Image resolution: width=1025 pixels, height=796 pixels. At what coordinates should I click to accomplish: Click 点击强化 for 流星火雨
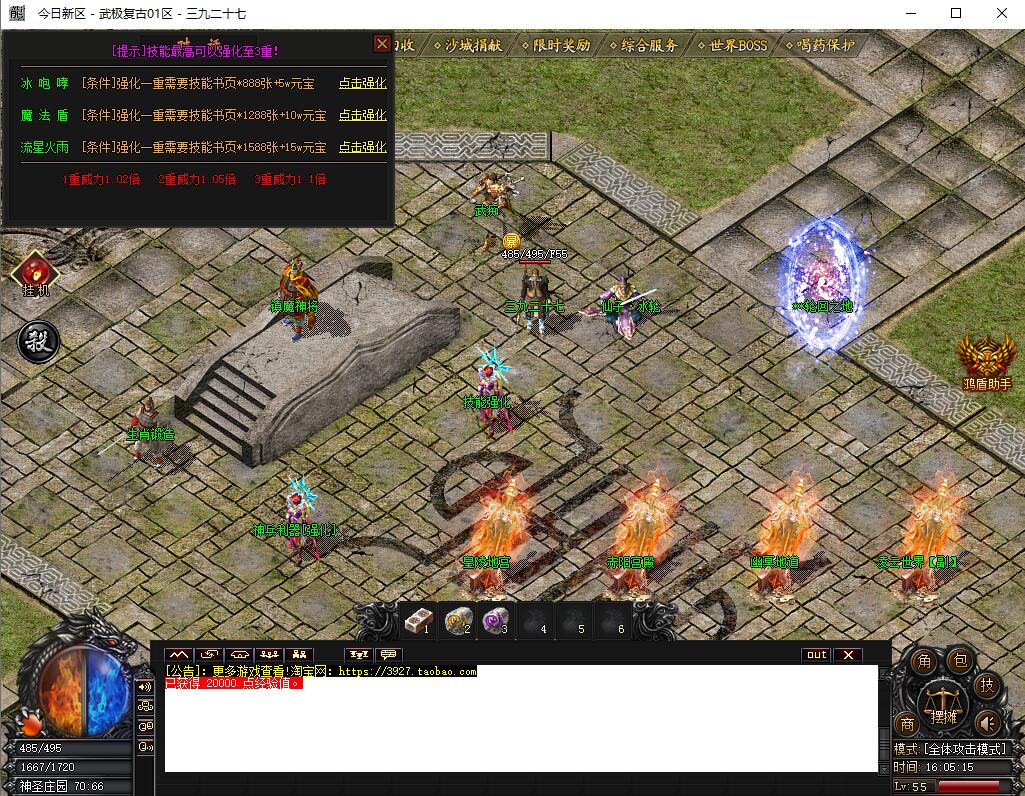coord(362,148)
